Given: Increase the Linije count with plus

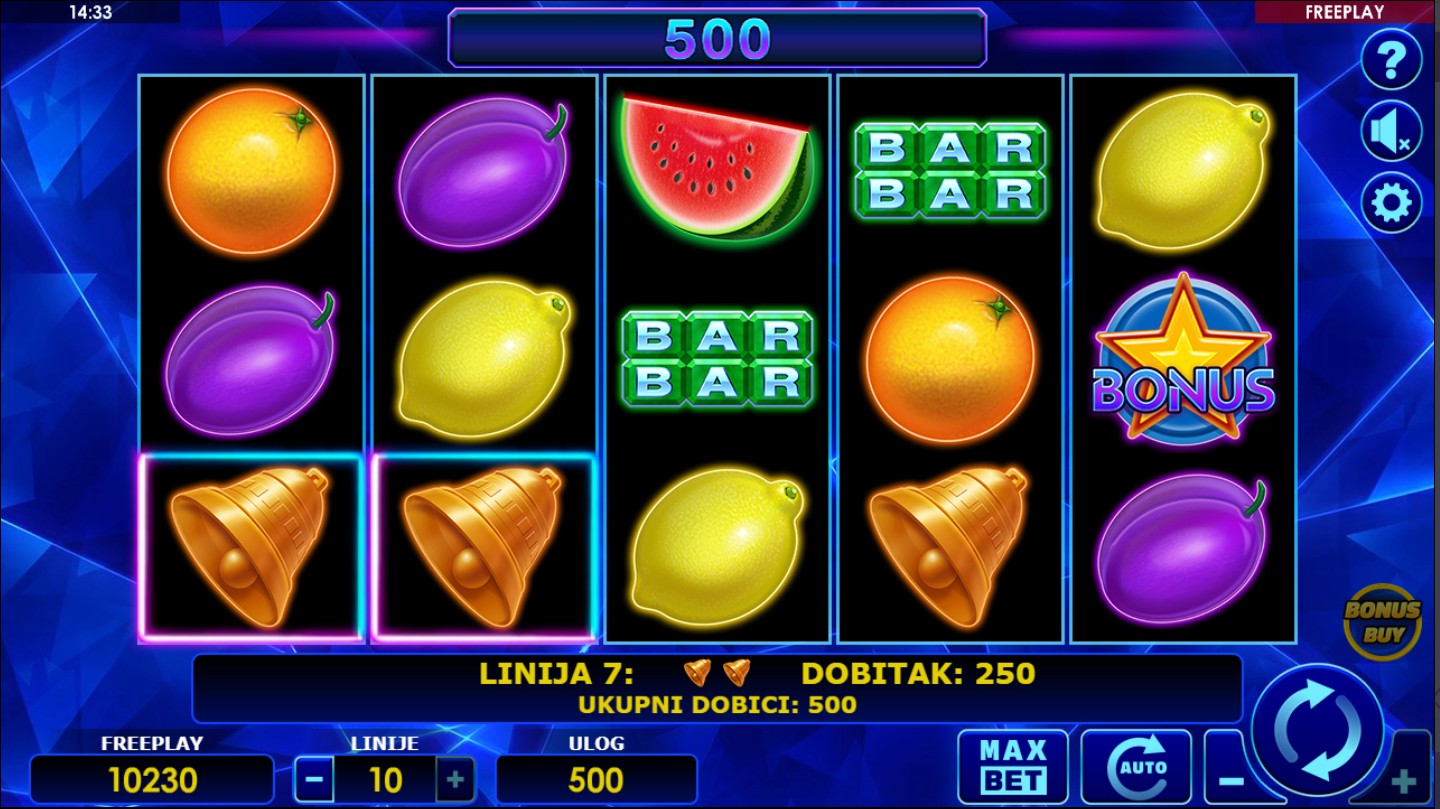Looking at the screenshot, I should pos(455,780).
